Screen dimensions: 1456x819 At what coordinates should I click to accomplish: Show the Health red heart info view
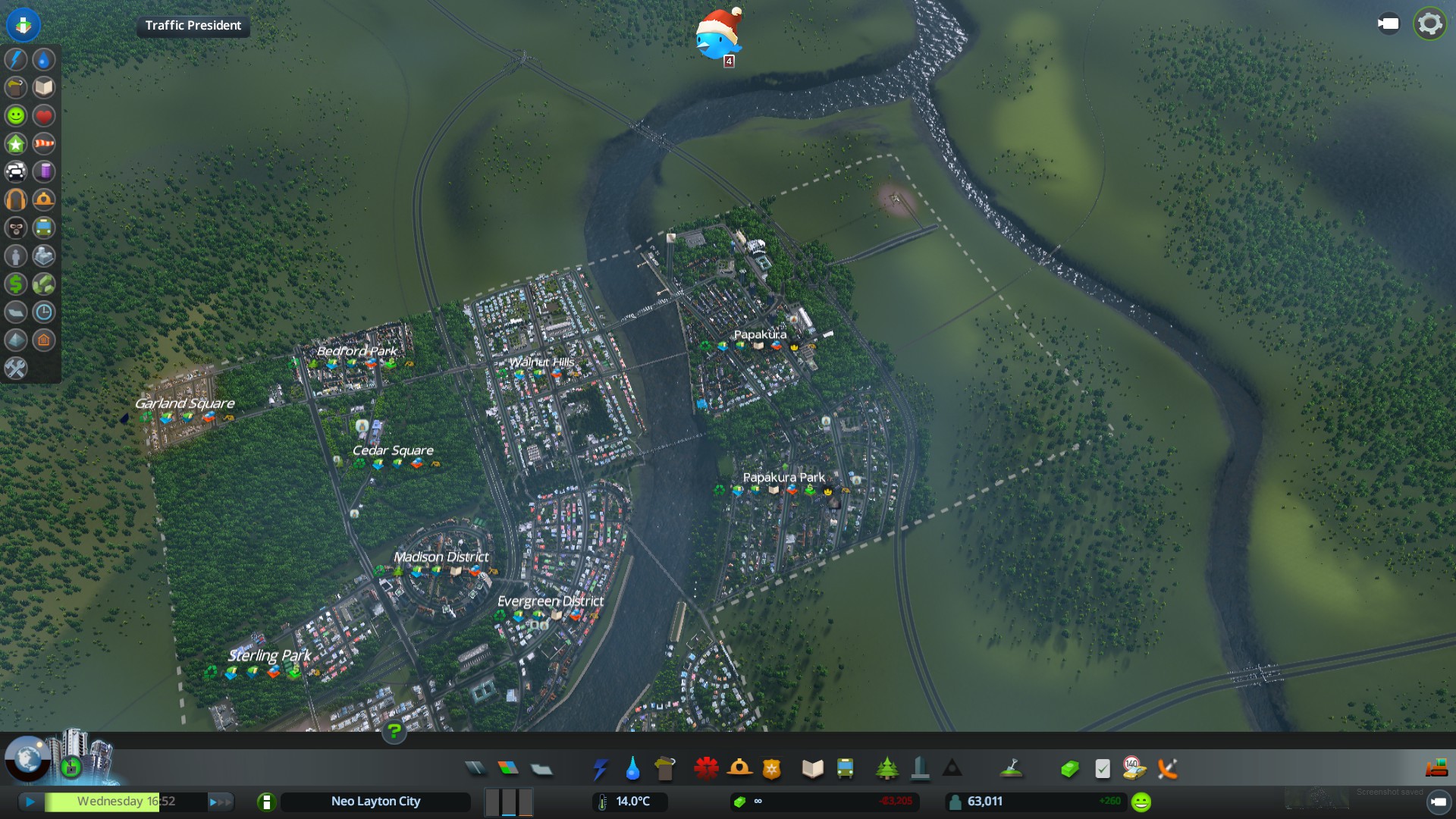tap(44, 115)
